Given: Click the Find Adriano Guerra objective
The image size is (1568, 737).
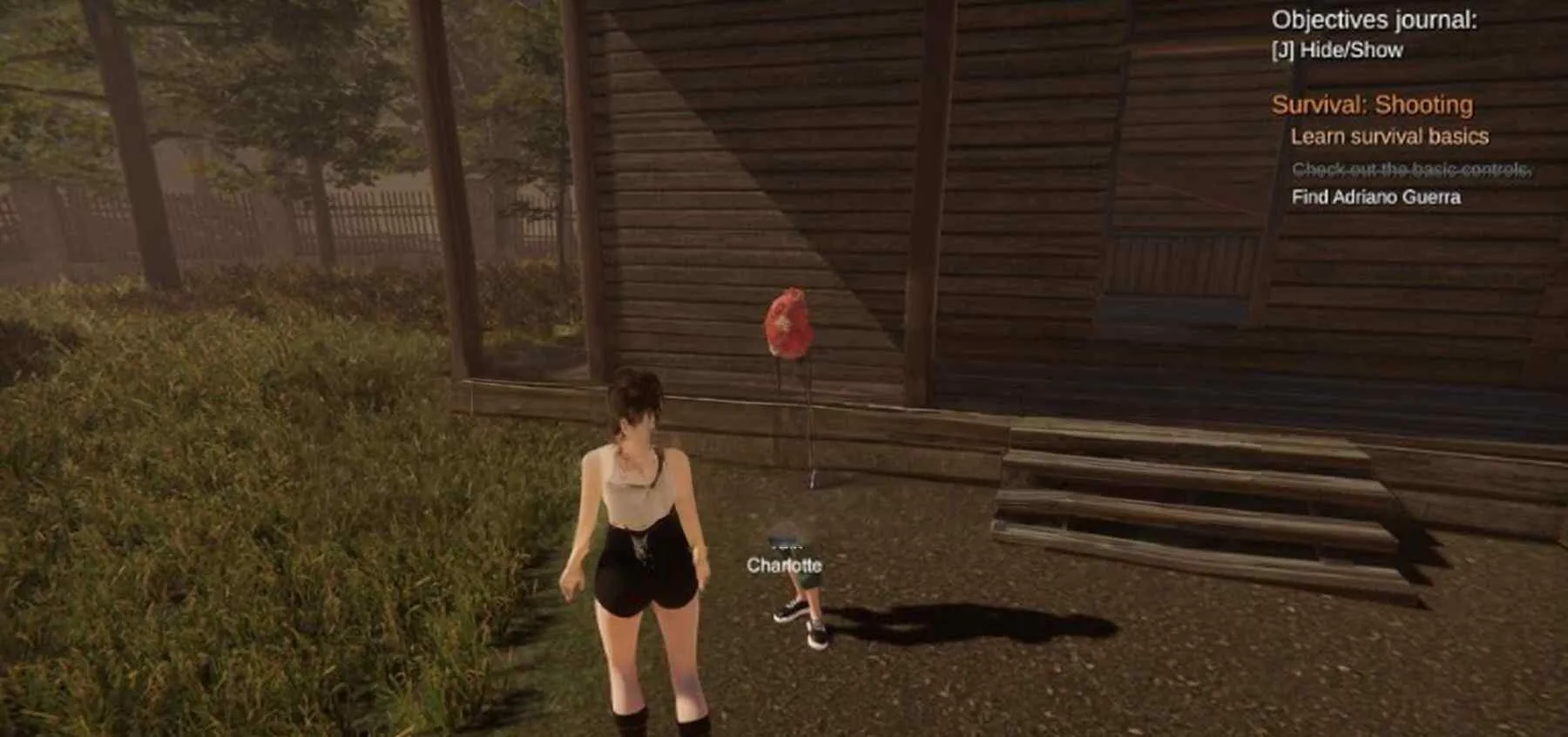Looking at the screenshot, I should click(1375, 197).
